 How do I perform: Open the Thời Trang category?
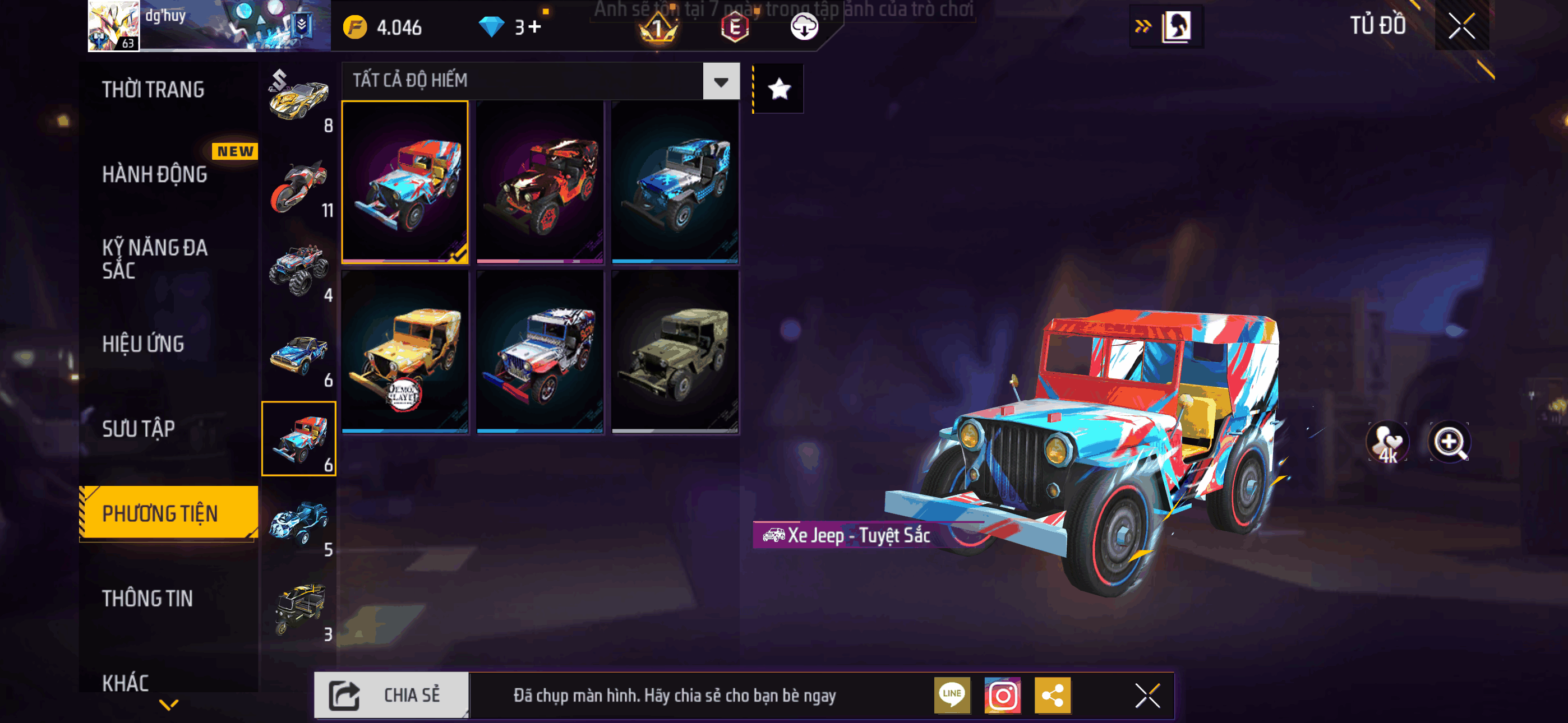click(x=154, y=90)
